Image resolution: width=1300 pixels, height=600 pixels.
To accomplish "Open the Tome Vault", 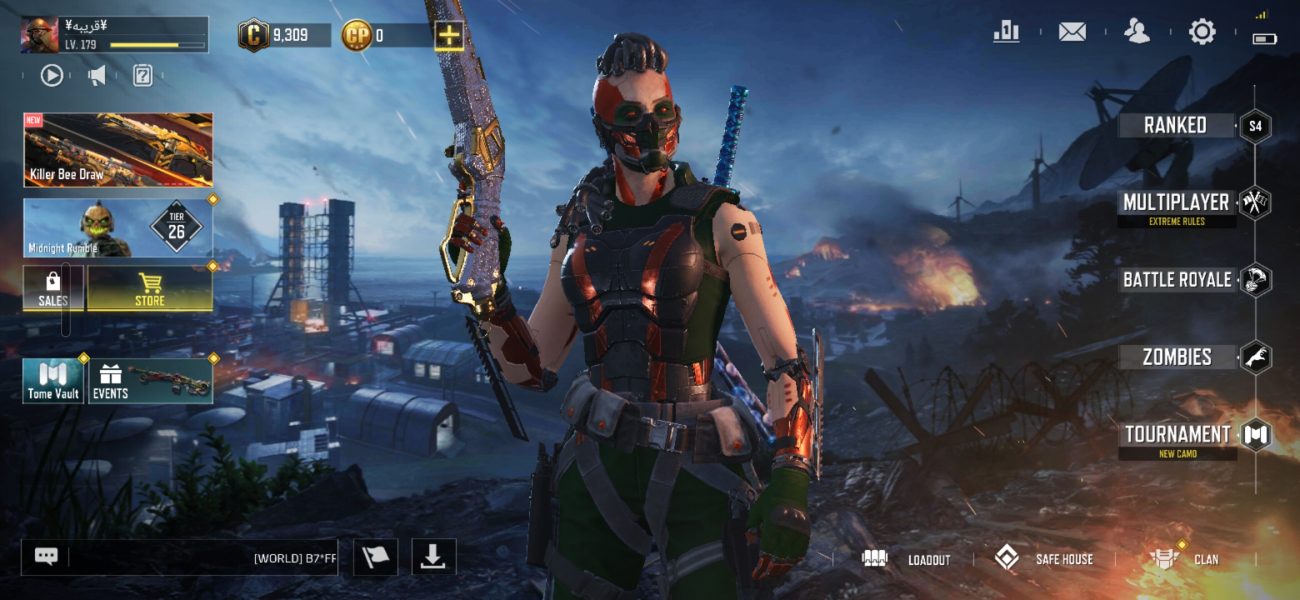I will point(53,381).
